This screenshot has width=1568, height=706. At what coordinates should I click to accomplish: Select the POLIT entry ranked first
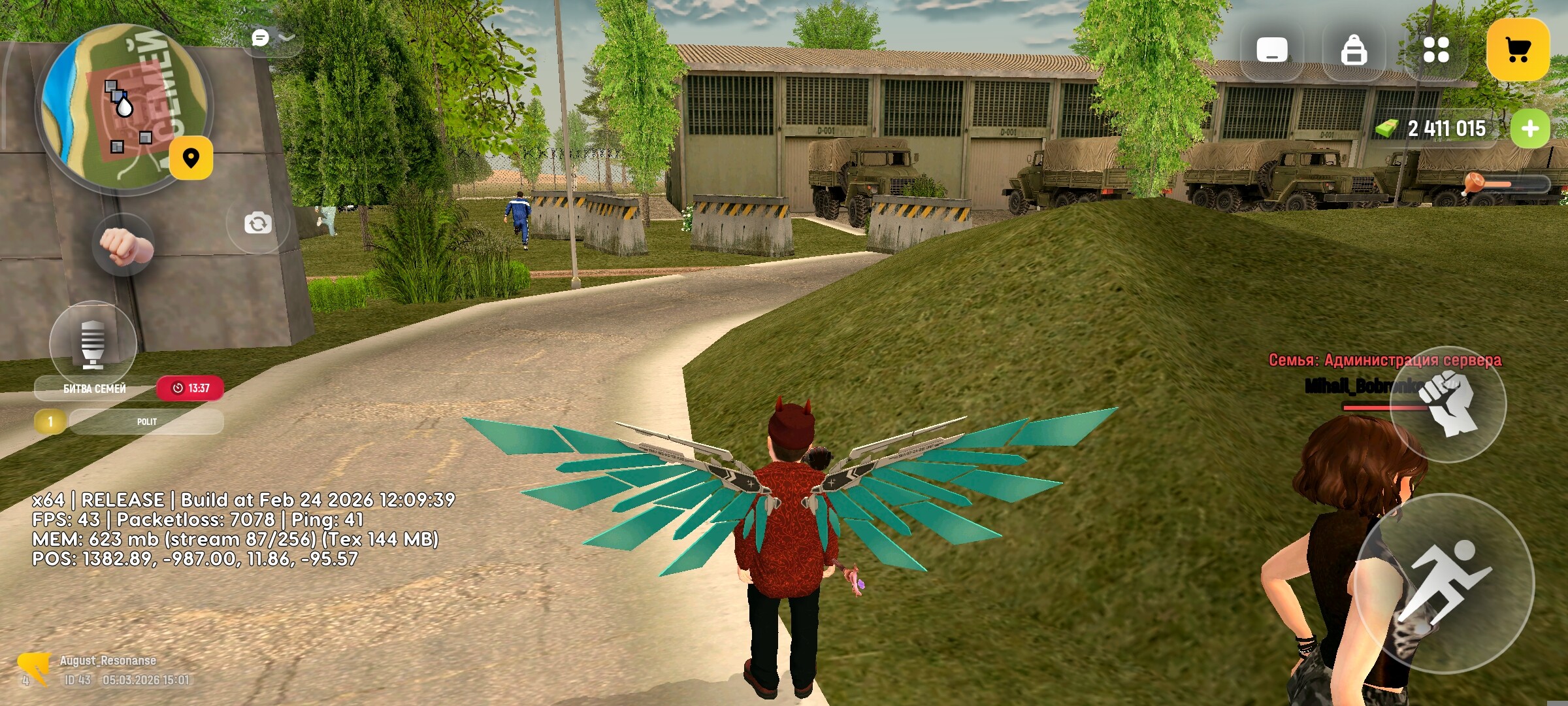[146, 422]
